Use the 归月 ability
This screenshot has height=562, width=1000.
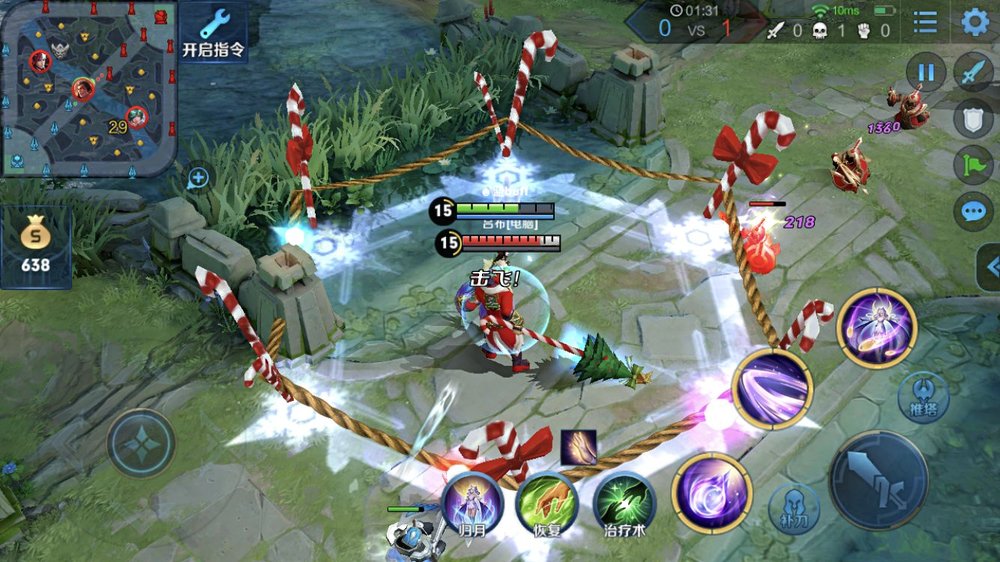[472, 501]
